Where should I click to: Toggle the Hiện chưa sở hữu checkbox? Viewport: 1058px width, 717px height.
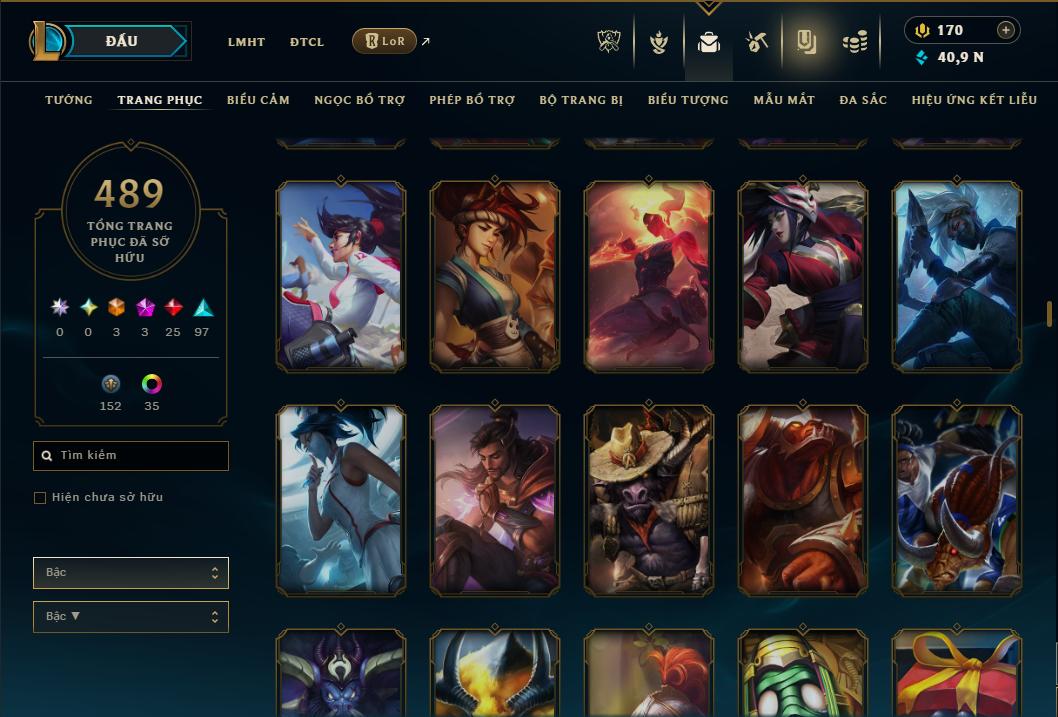click(40, 498)
